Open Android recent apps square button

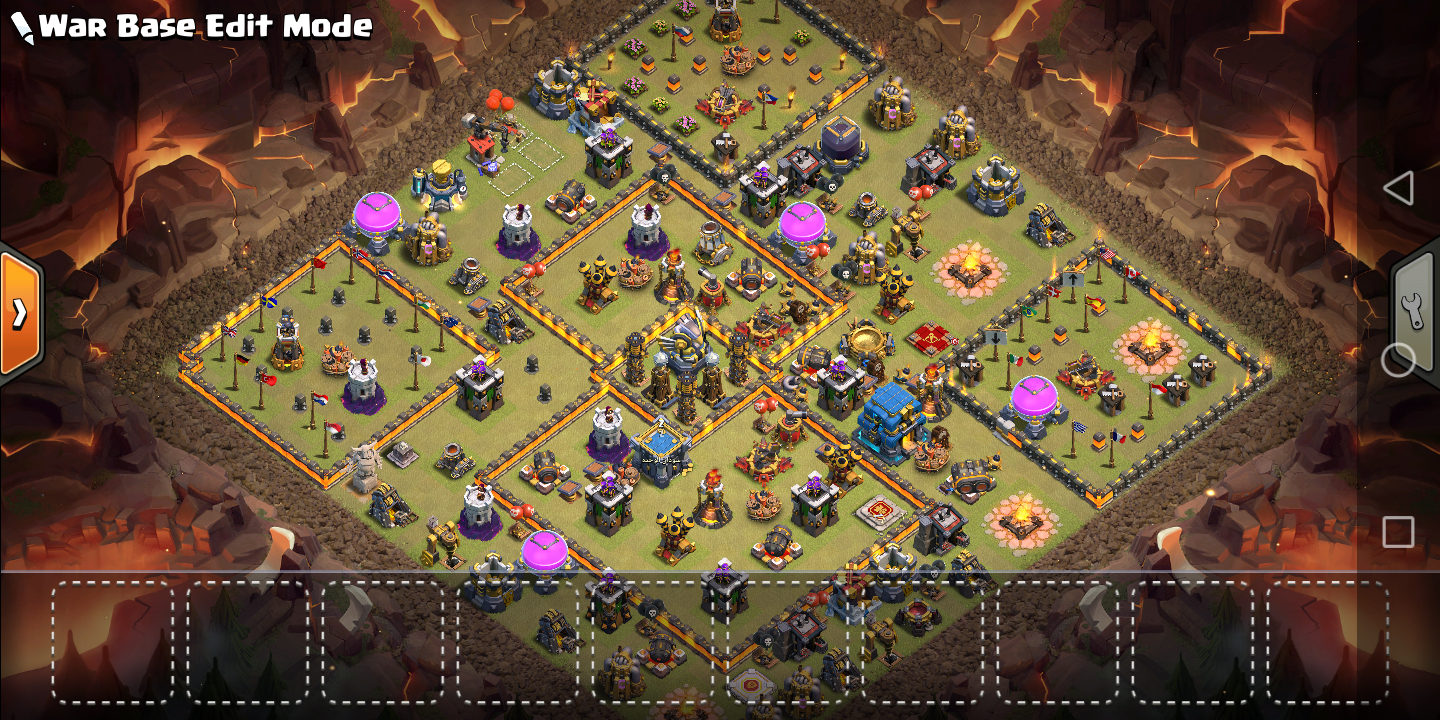[1398, 532]
